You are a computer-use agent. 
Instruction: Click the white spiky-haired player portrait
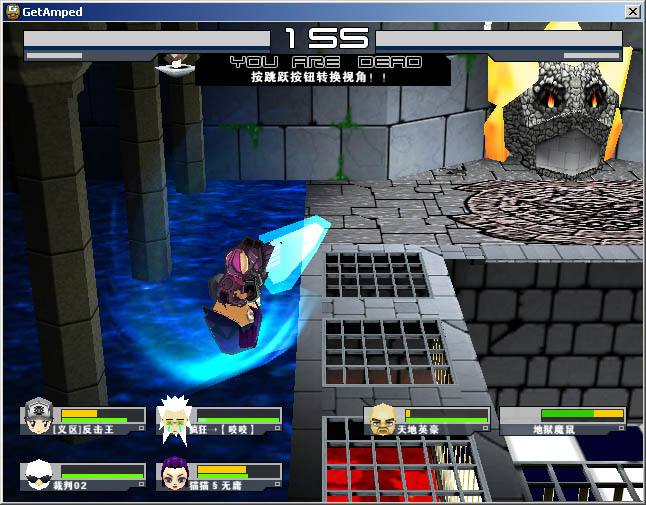point(174,417)
